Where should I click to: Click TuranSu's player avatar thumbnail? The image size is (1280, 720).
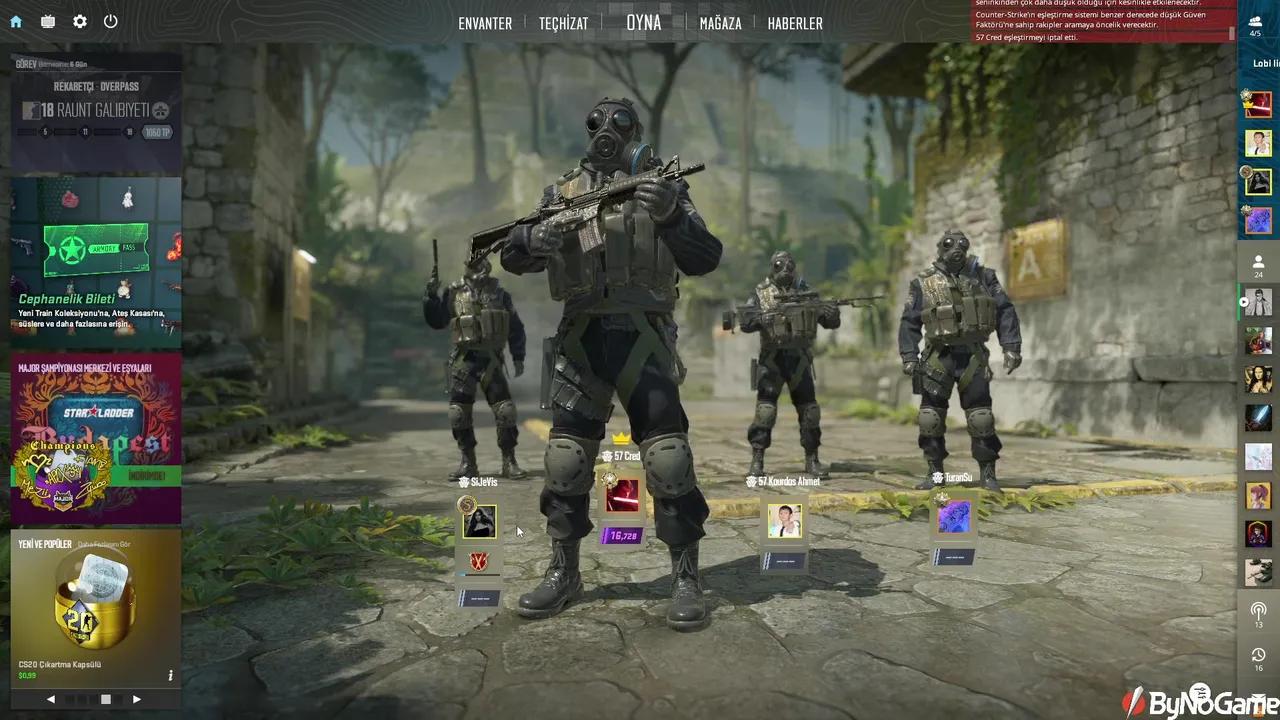[952, 516]
